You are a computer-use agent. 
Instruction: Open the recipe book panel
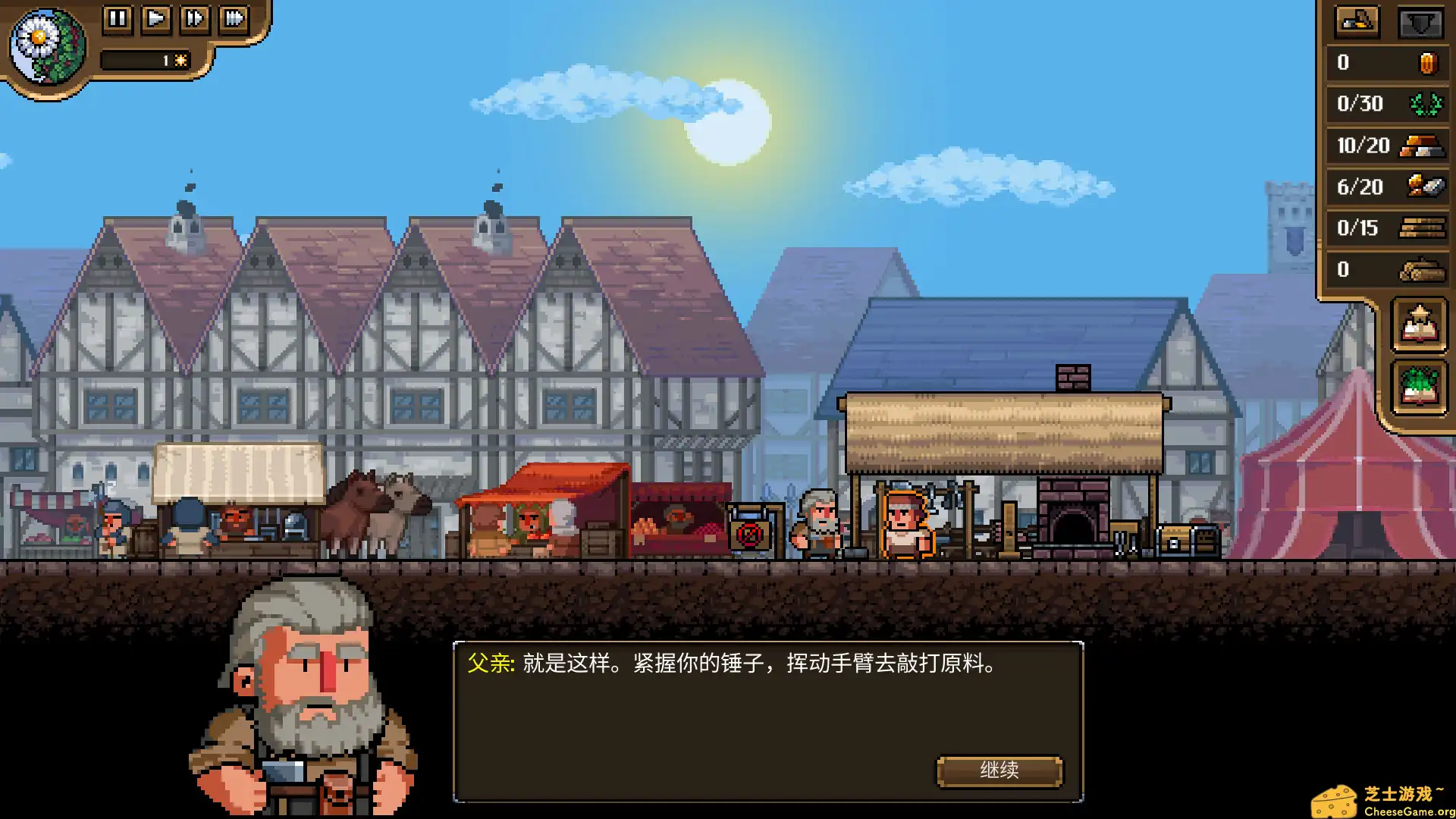1418,326
